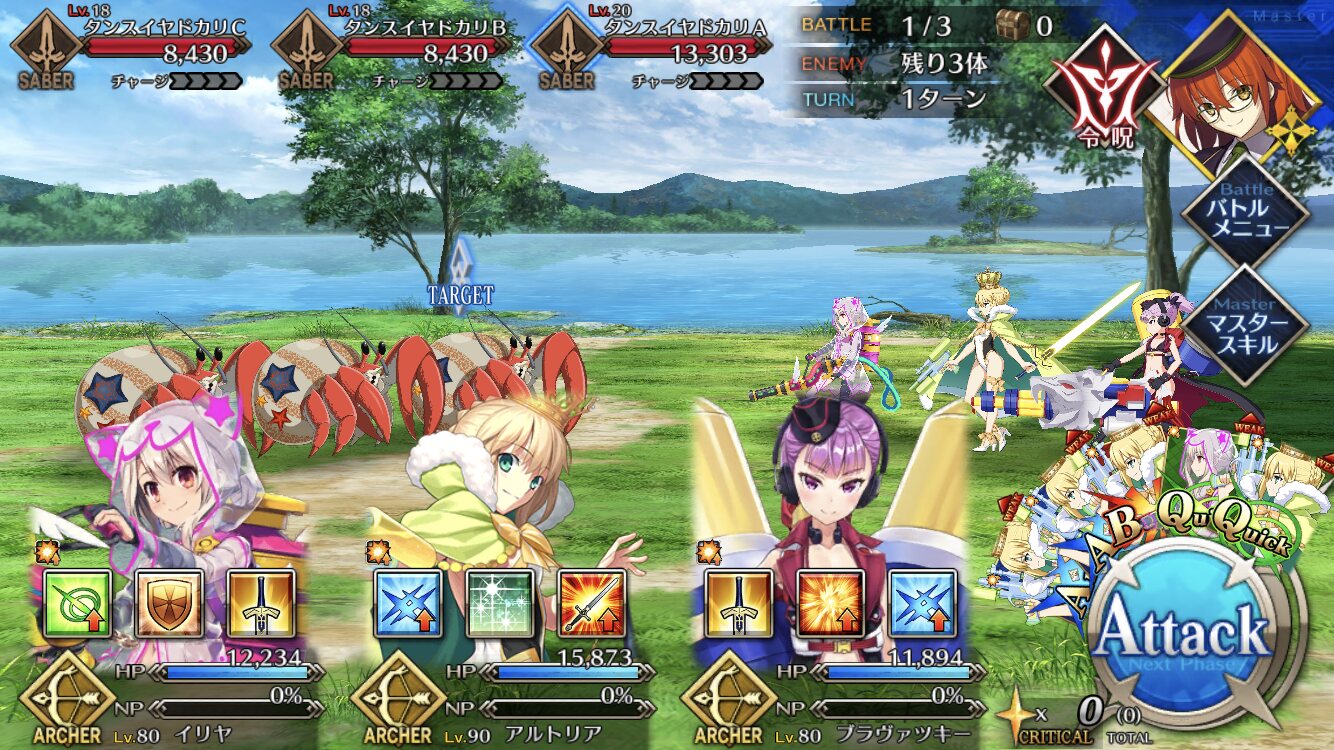The width and height of the screenshot is (1334, 750).
Task: Trigger Blavatsky's blue star-up skill icon
Action: click(x=922, y=604)
